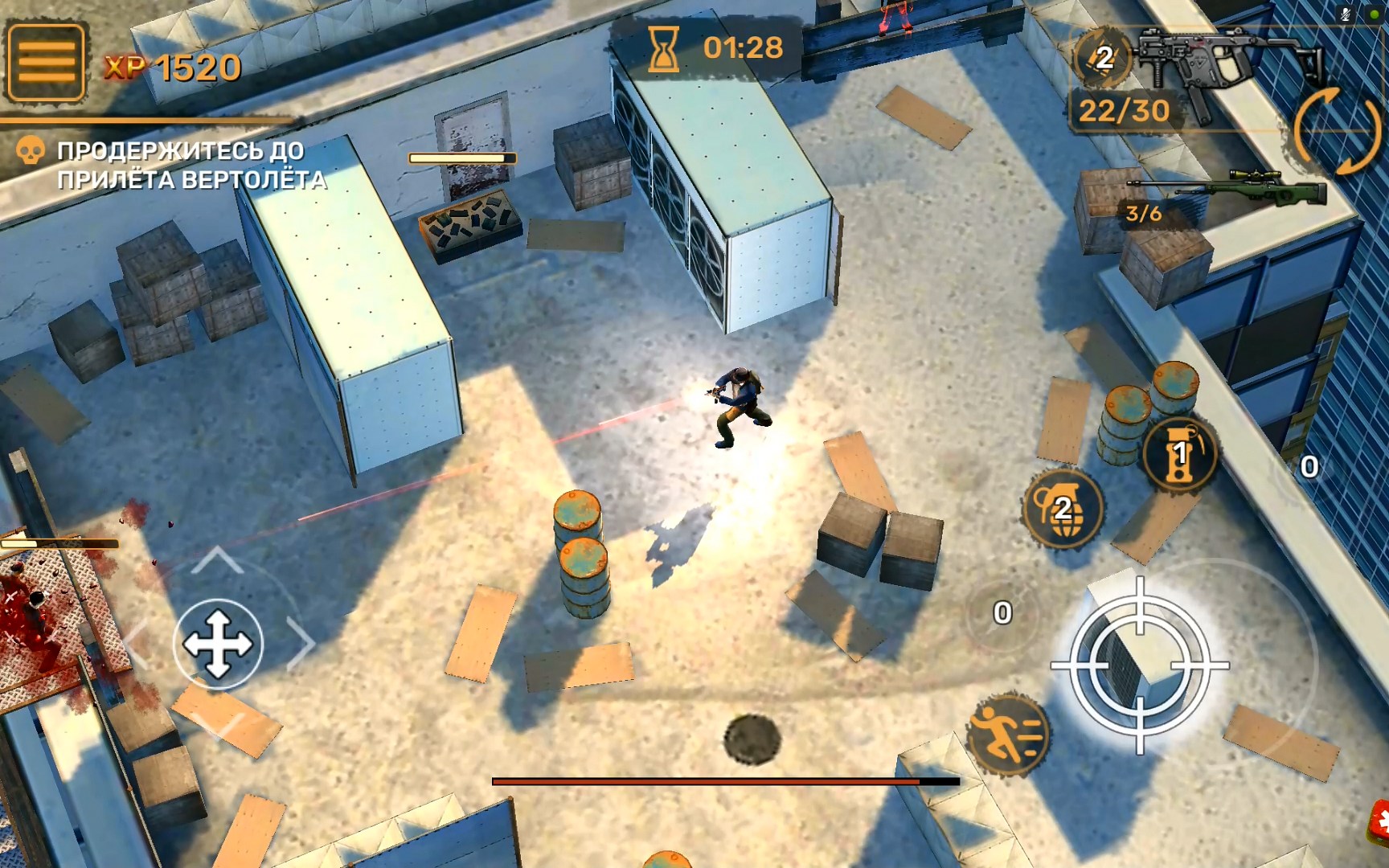Tap the magazine reload icon marked 2
Image resolution: width=1389 pixels, height=868 pixels.
(x=1103, y=57)
